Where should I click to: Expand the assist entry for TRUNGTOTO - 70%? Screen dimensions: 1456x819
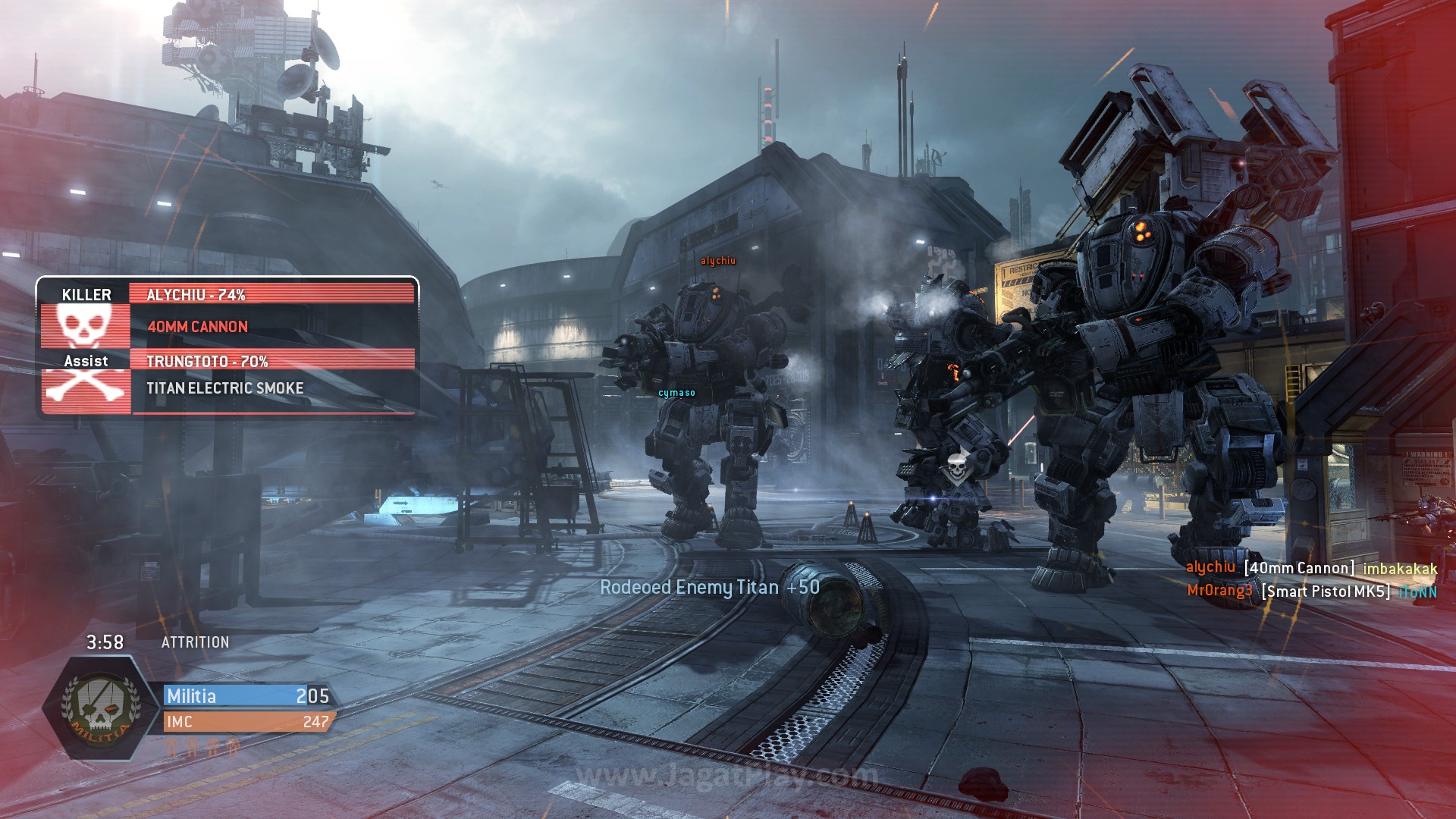pyautogui.click(x=208, y=362)
